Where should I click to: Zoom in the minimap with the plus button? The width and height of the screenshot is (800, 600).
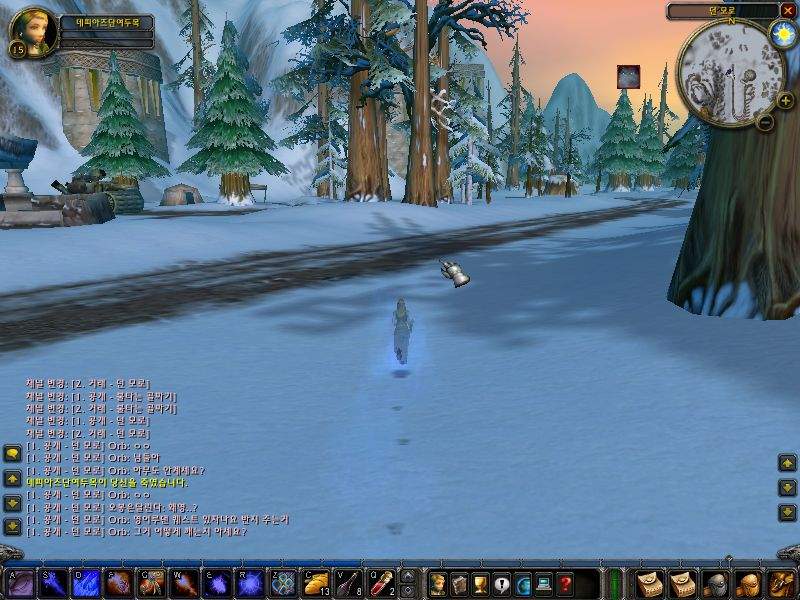[785, 100]
